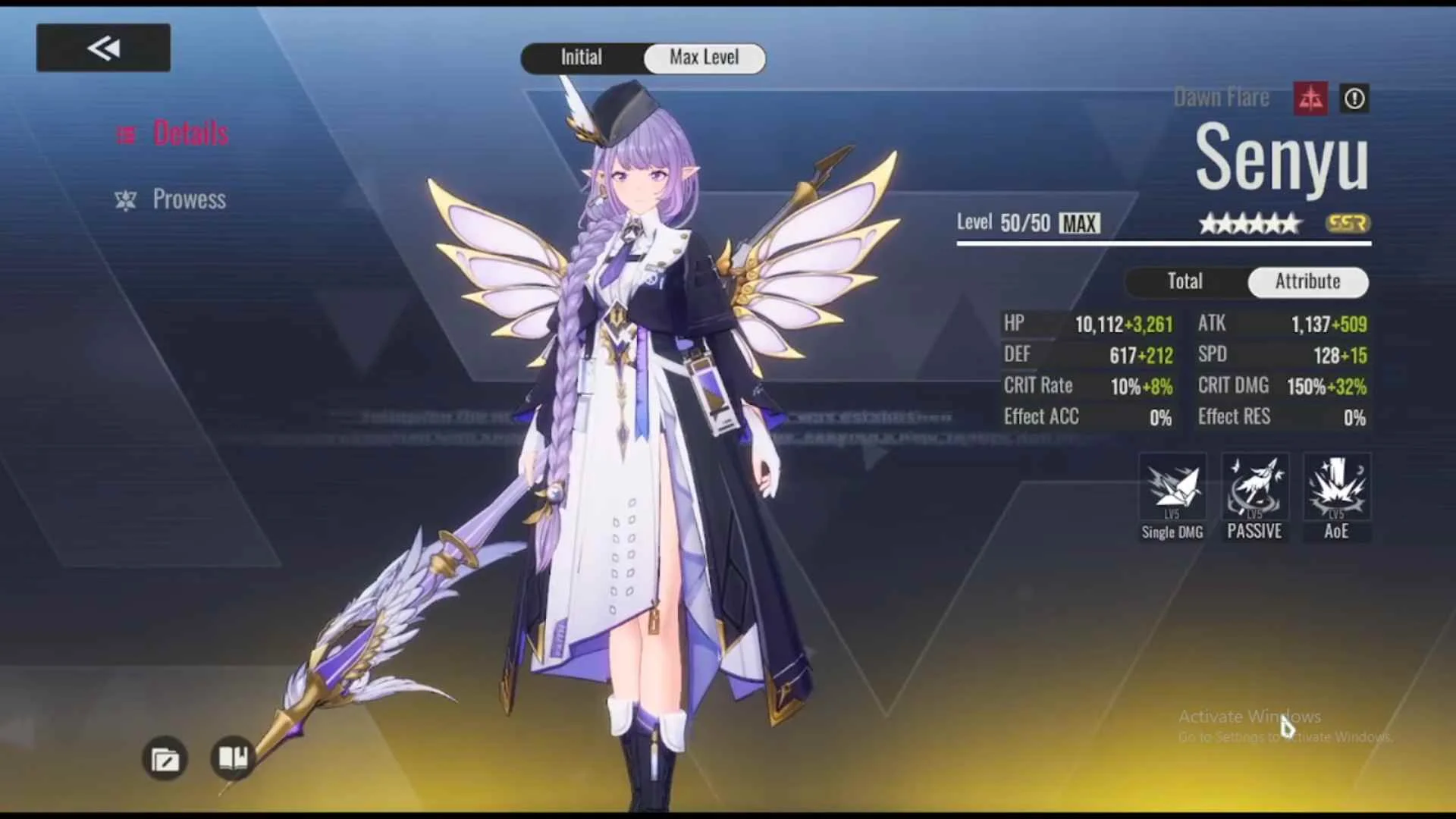Click the SSR rarity badge
The width and height of the screenshot is (1456, 819).
pos(1348,223)
